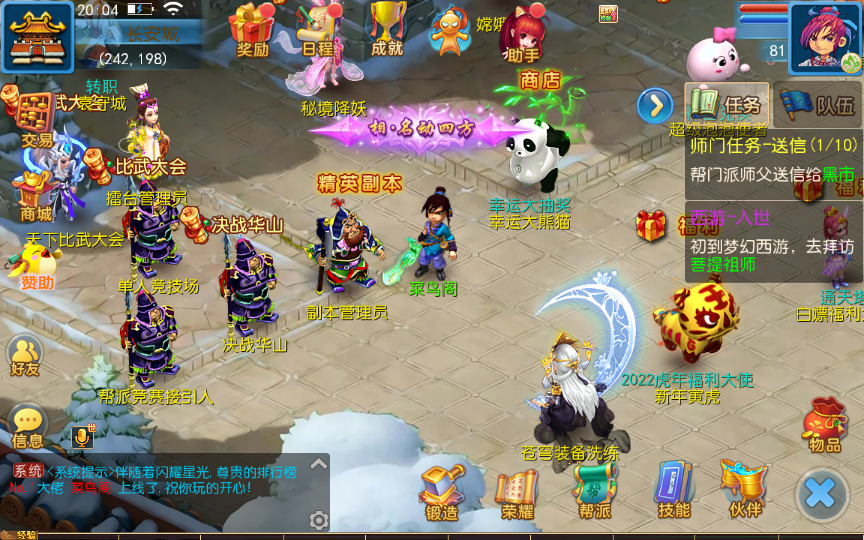Open the 物品 inventory bag
Screen dimensions: 864x540
pos(825,423)
